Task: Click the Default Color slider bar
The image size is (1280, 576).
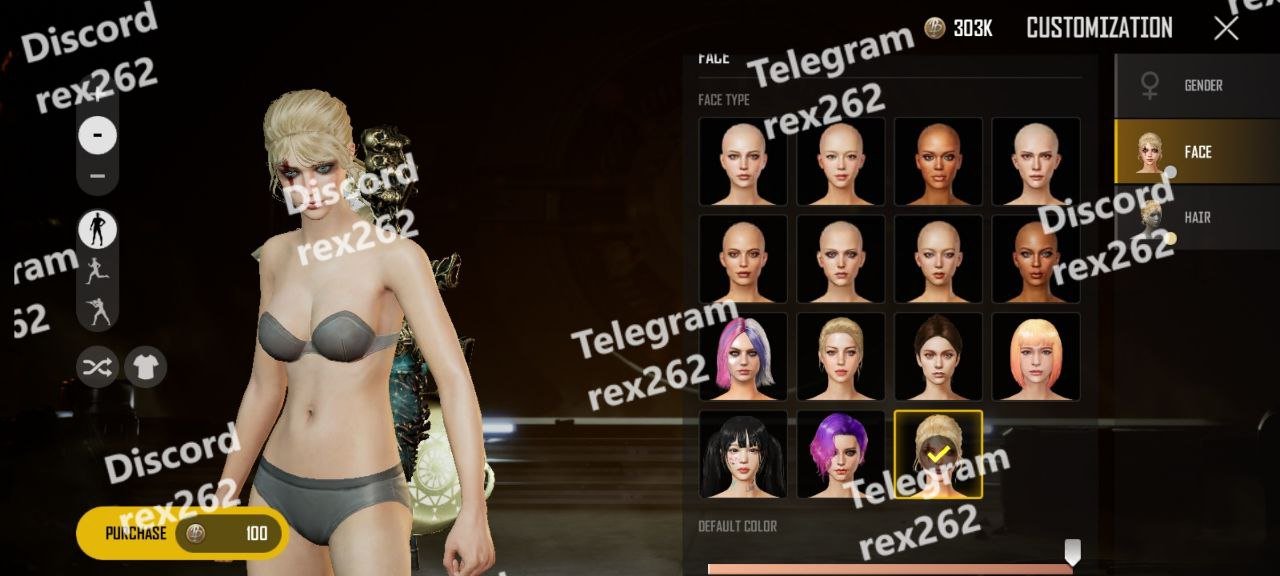Action: [888, 568]
